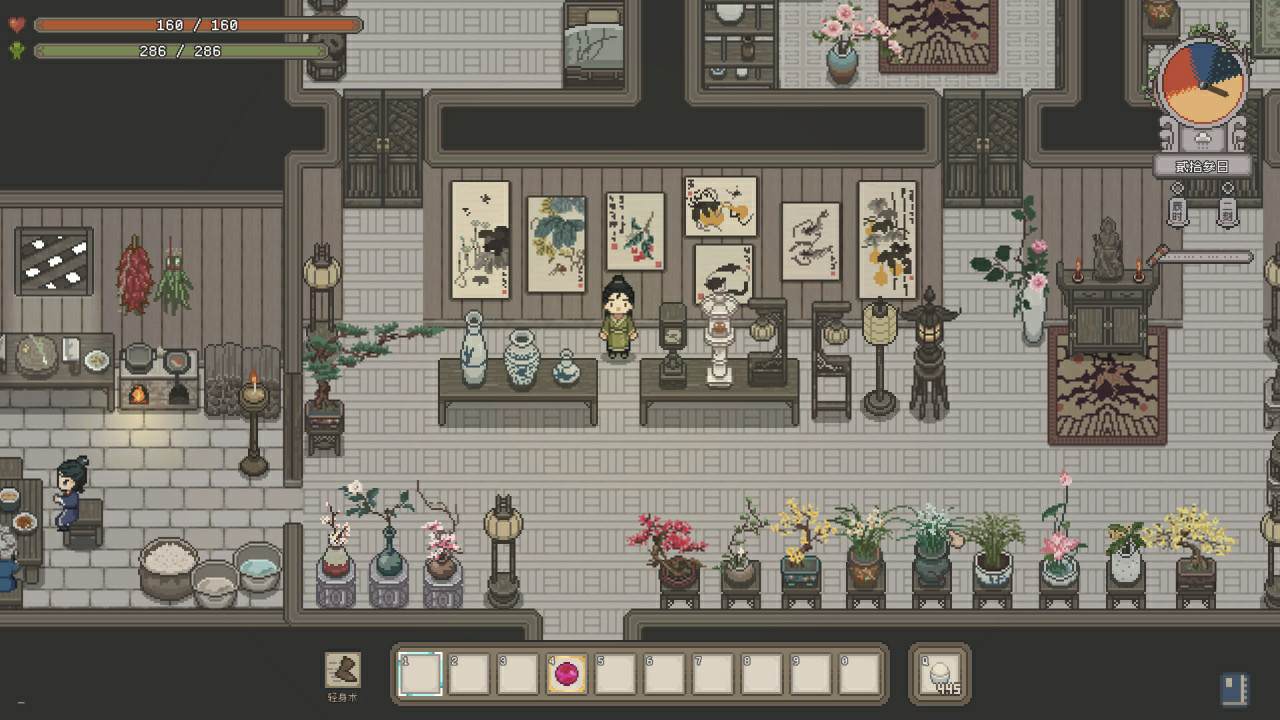
Task: Activate the 轻身术 boot skill icon
Action: pyautogui.click(x=343, y=671)
